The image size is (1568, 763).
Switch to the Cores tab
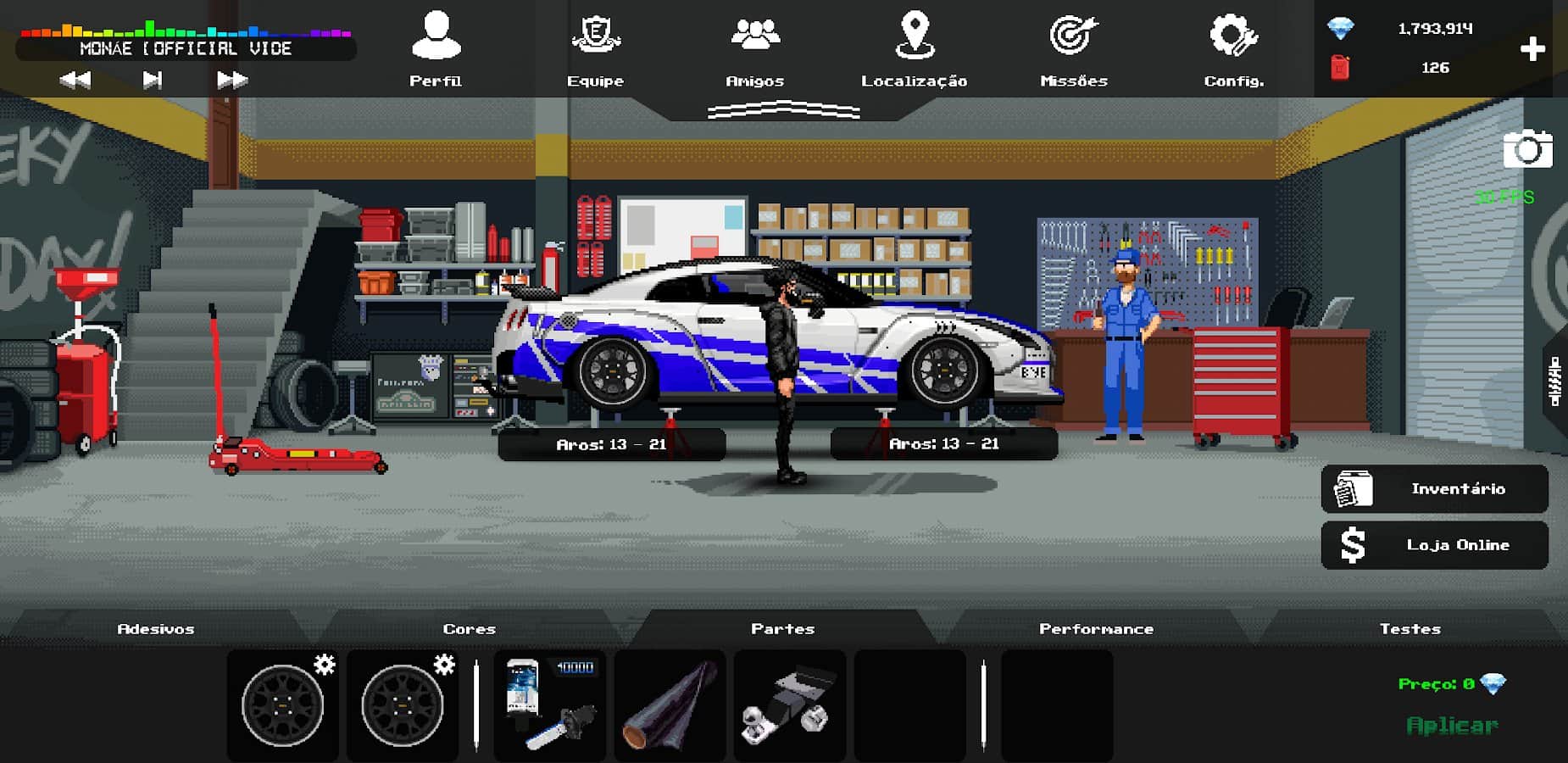[469, 629]
